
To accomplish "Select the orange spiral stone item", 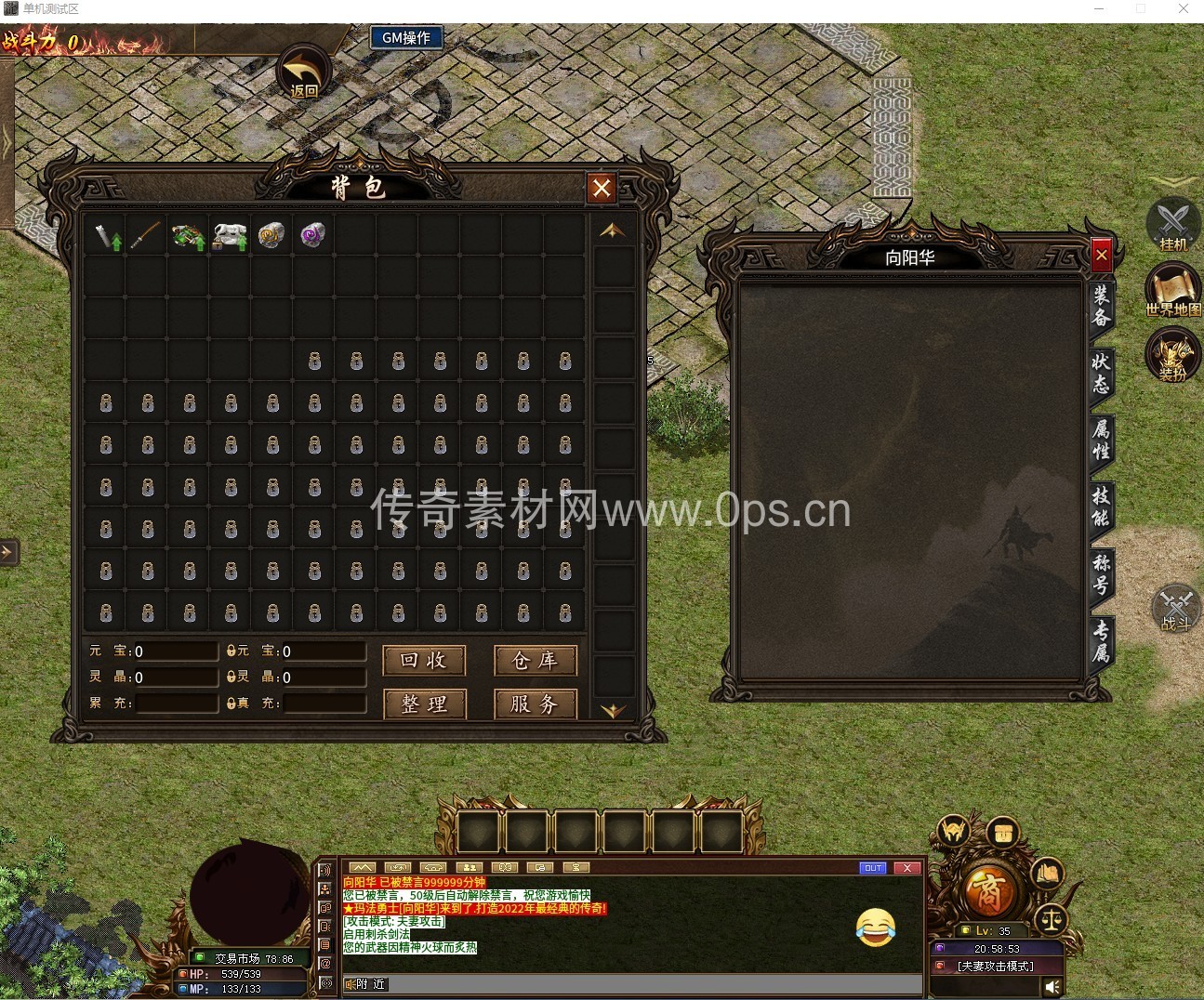I will 271,235.
